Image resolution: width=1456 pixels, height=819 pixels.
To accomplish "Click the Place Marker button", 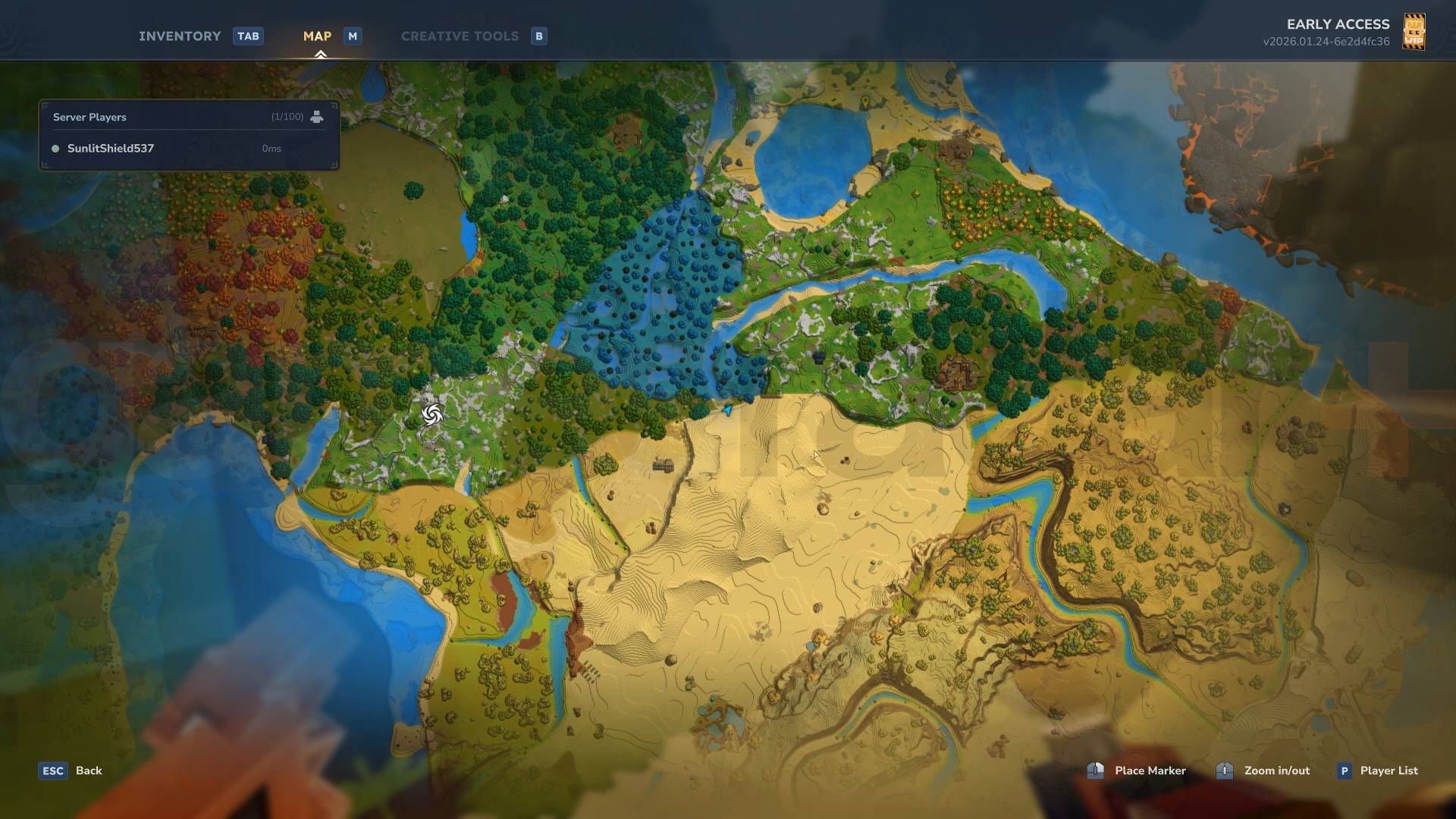I will point(1150,770).
